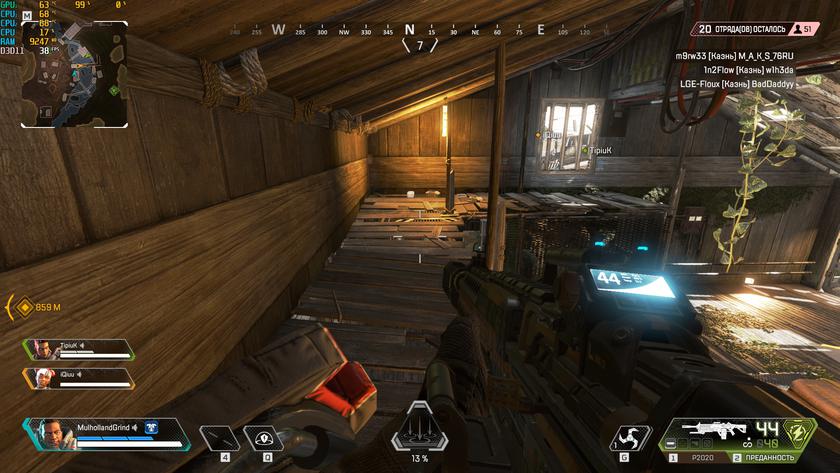
Task: Open the minimap
Action: (75, 75)
